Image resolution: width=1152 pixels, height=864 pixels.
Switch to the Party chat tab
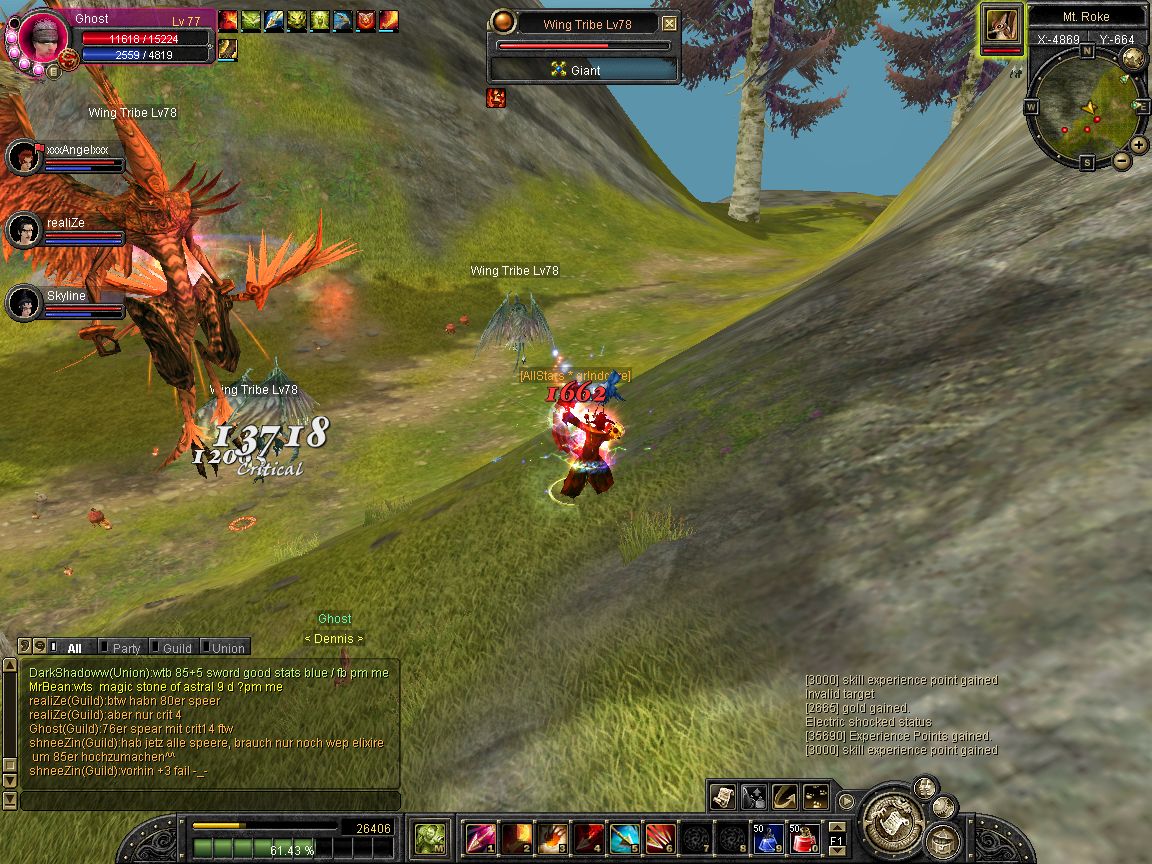click(x=125, y=648)
